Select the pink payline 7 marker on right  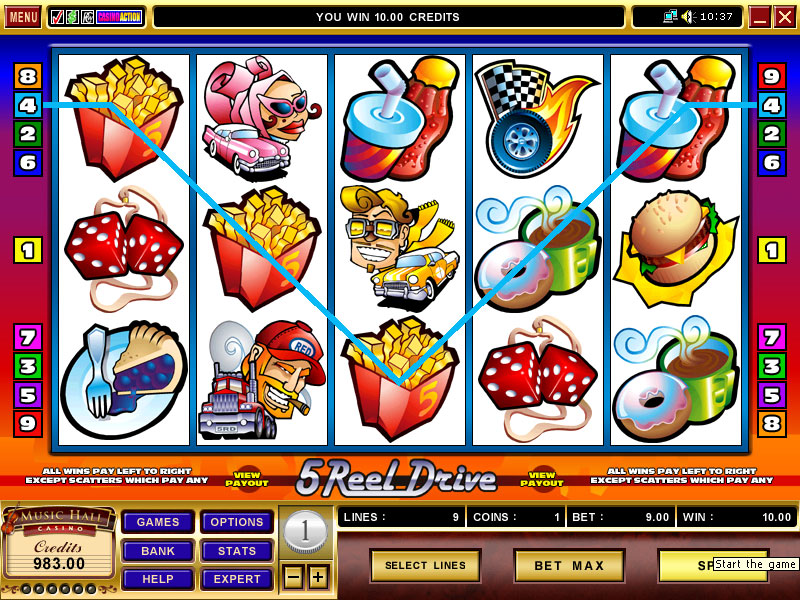tap(771, 337)
